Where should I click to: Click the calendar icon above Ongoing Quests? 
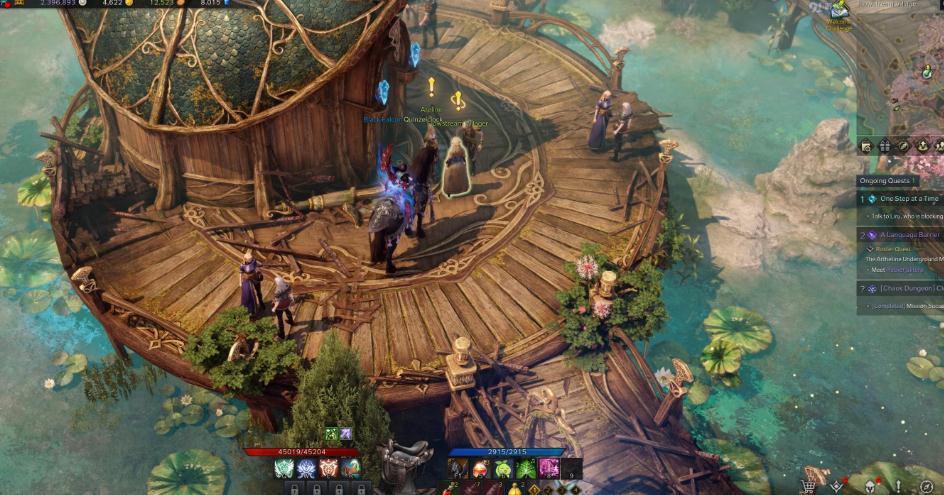click(866, 147)
